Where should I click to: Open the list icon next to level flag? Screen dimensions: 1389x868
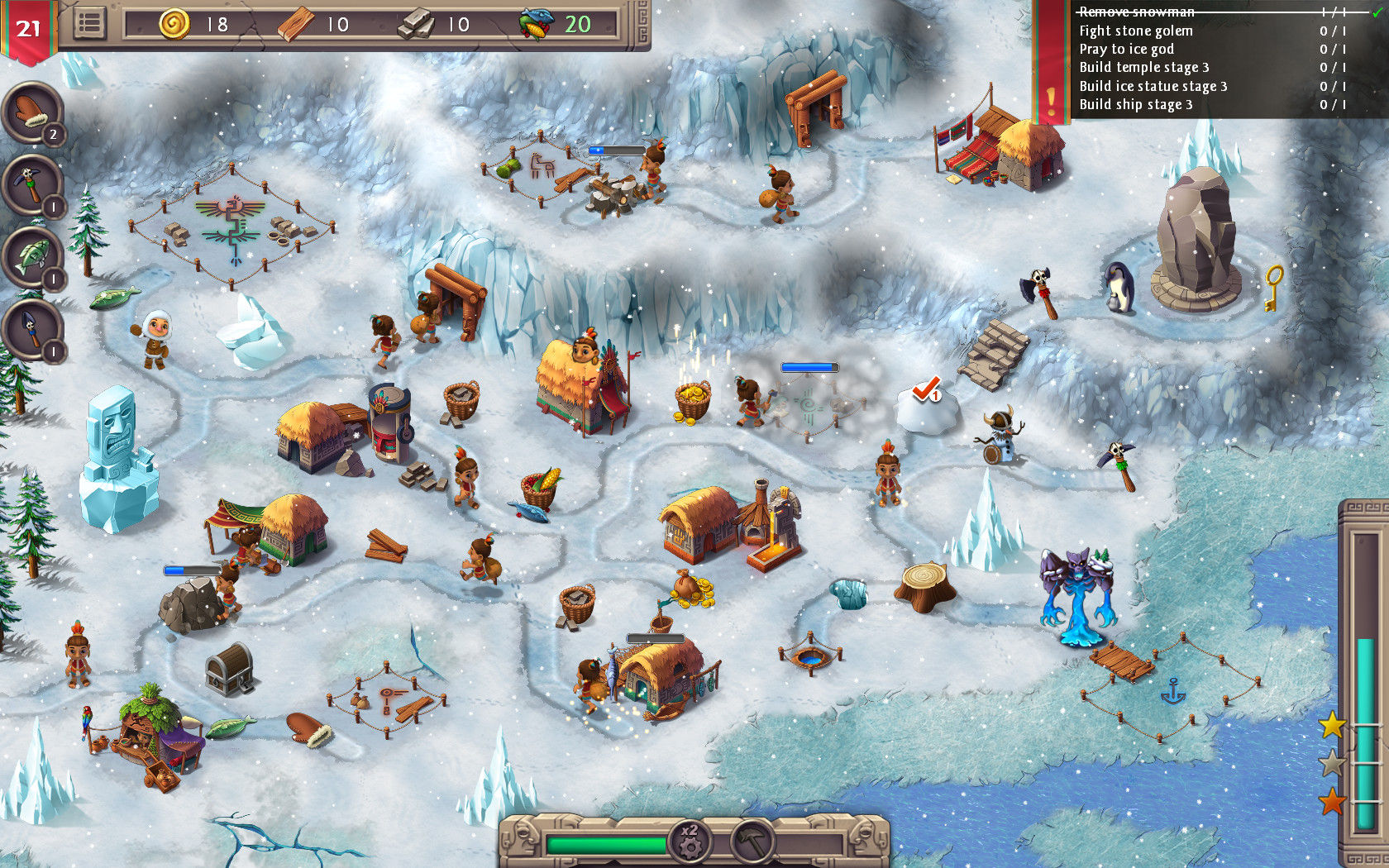92,22
